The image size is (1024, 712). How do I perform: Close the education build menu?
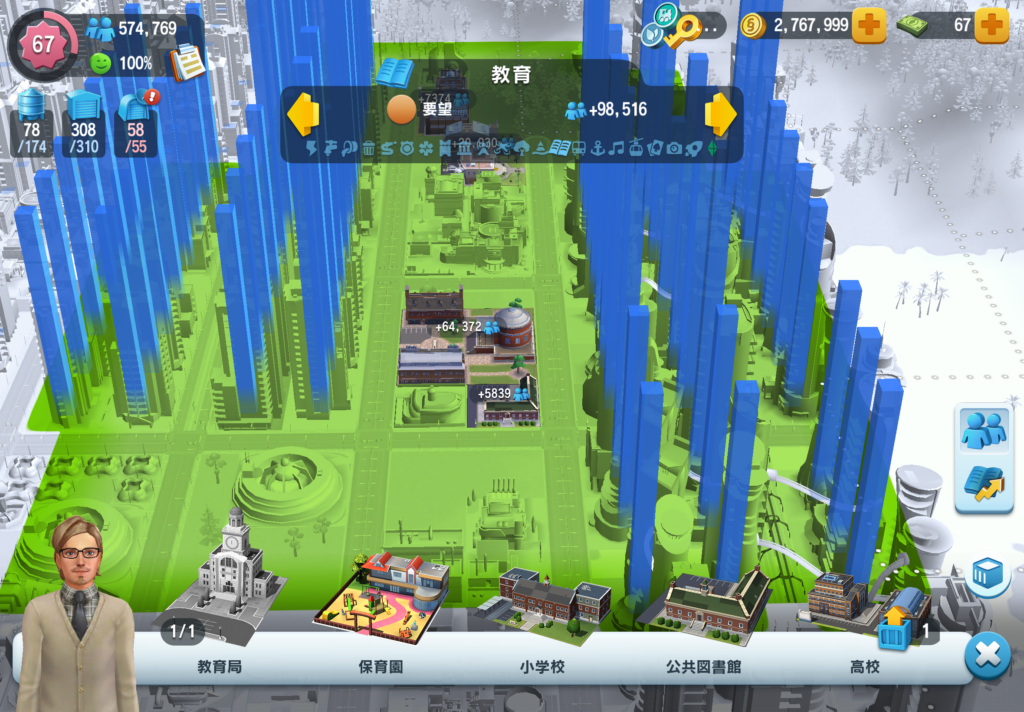pos(986,655)
